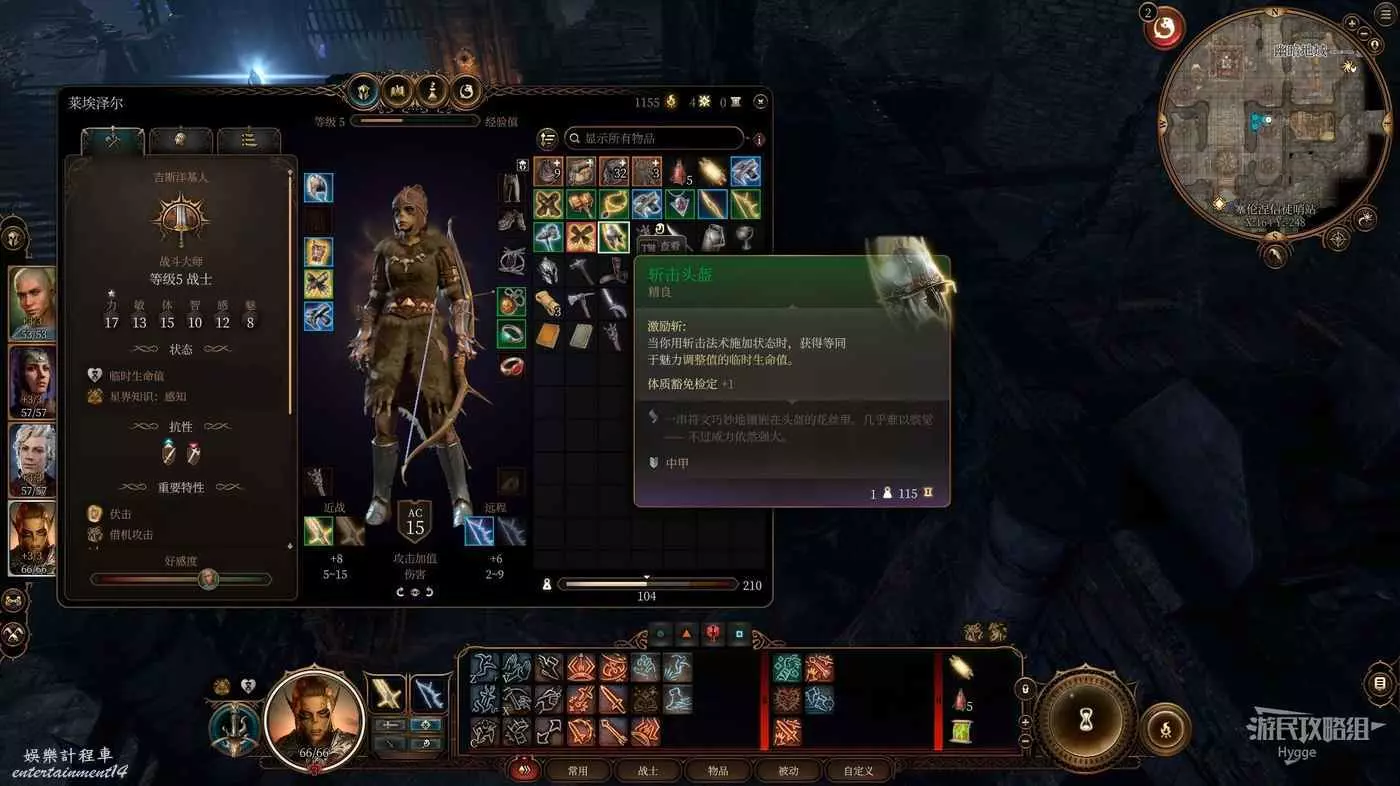1400x786 pixels.
Task: Switch to the 常用 hotbar tab
Action: click(x=577, y=771)
